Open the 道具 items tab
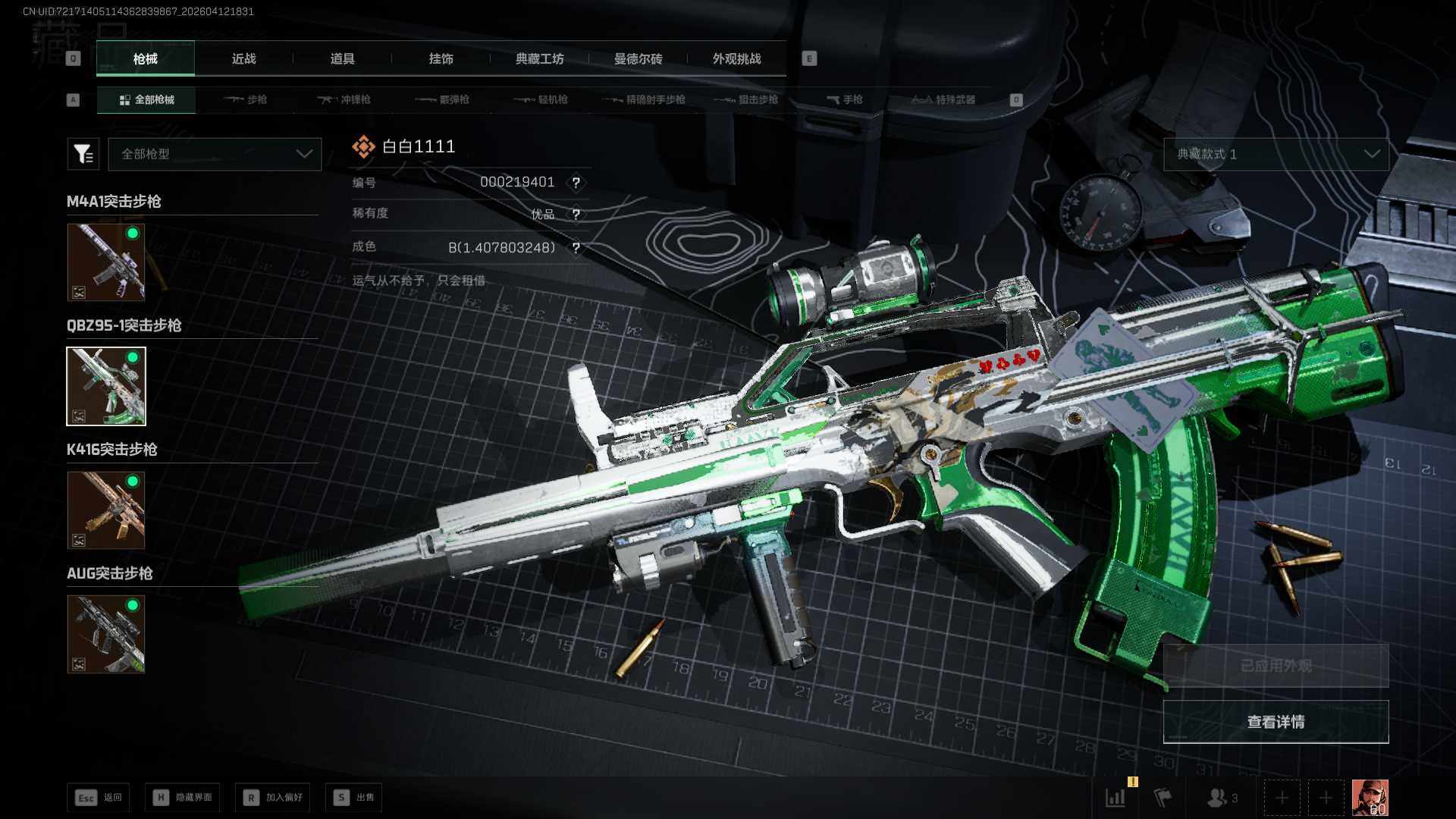 pyautogui.click(x=342, y=58)
